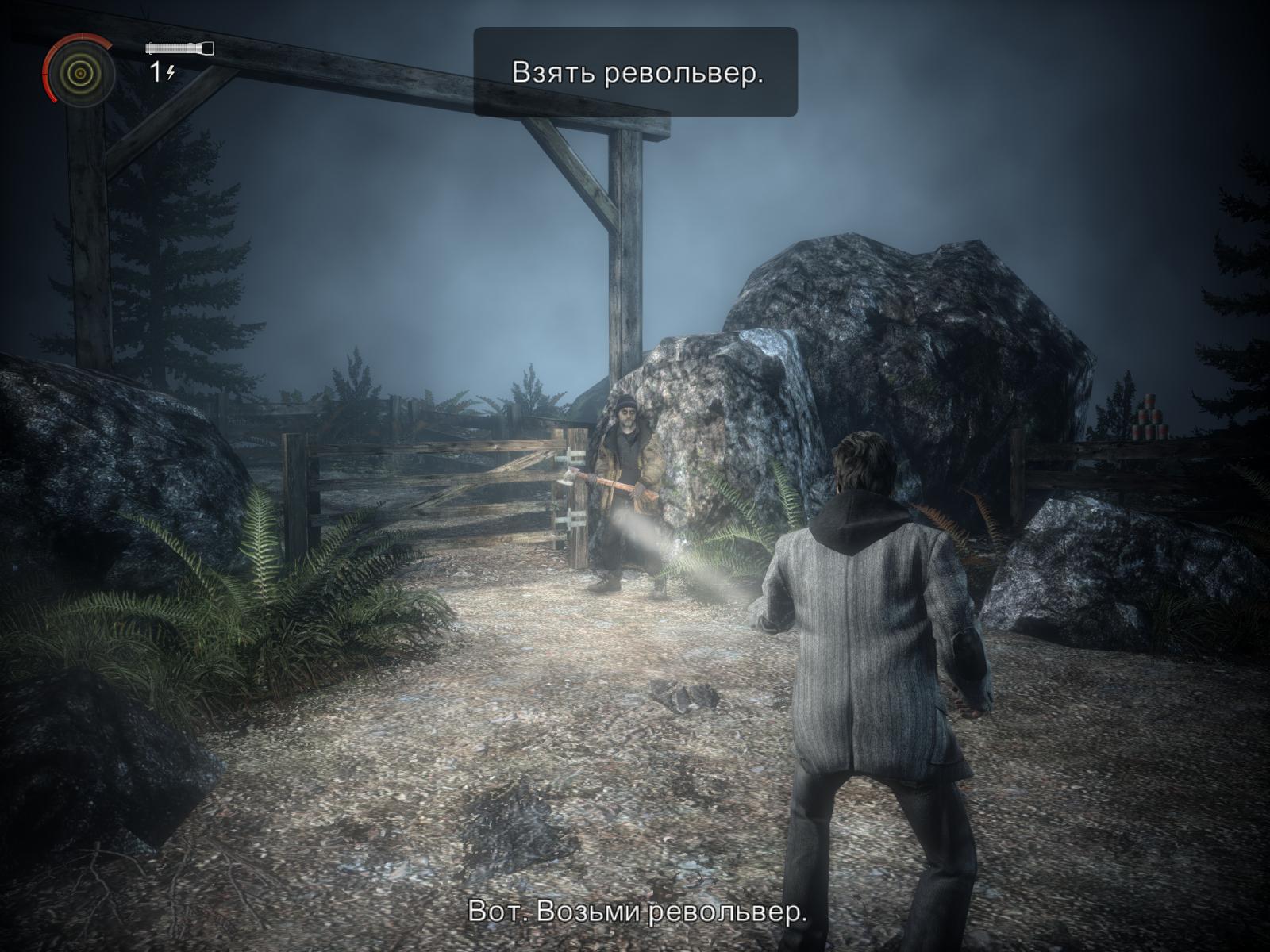Select the flashlight battery icon
The image size is (1270, 952).
(179, 48)
